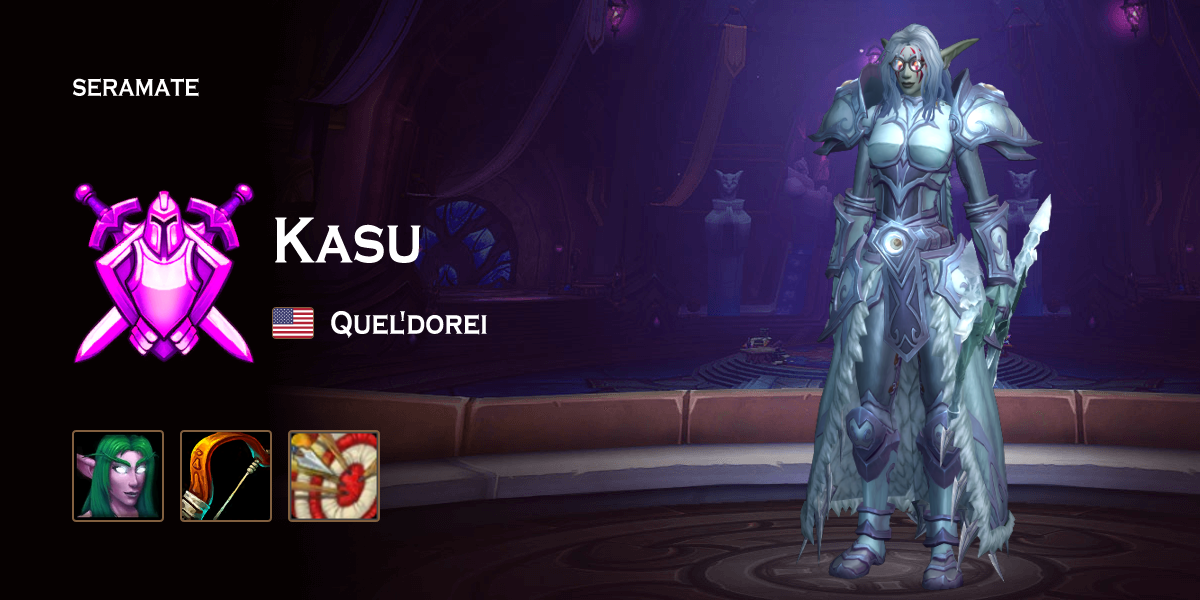Open the Kasu character name

[x=347, y=240]
